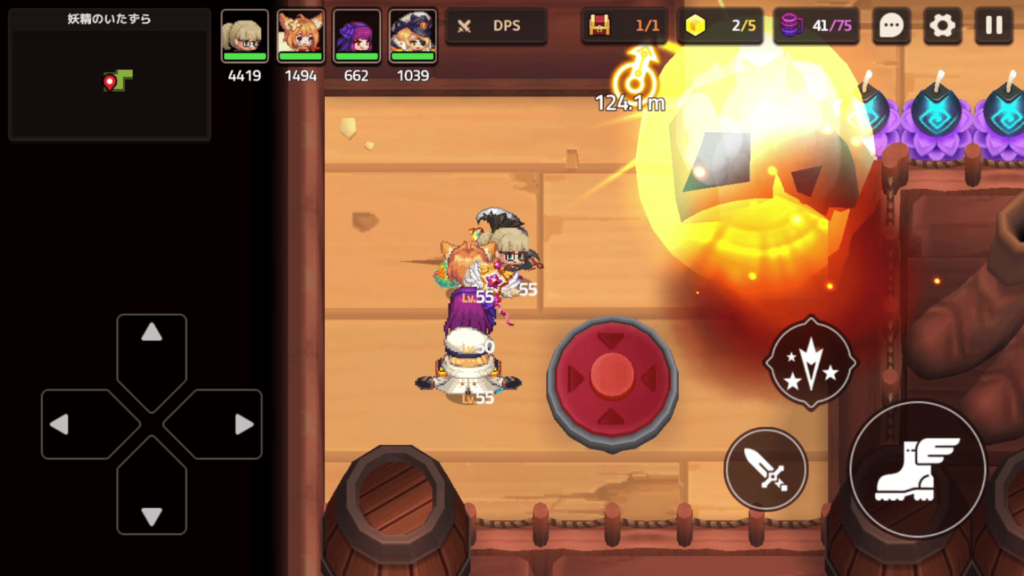1024x576 pixels.
Task: Select the fox-eared hero portrait with 1494
Action: tap(300, 37)
